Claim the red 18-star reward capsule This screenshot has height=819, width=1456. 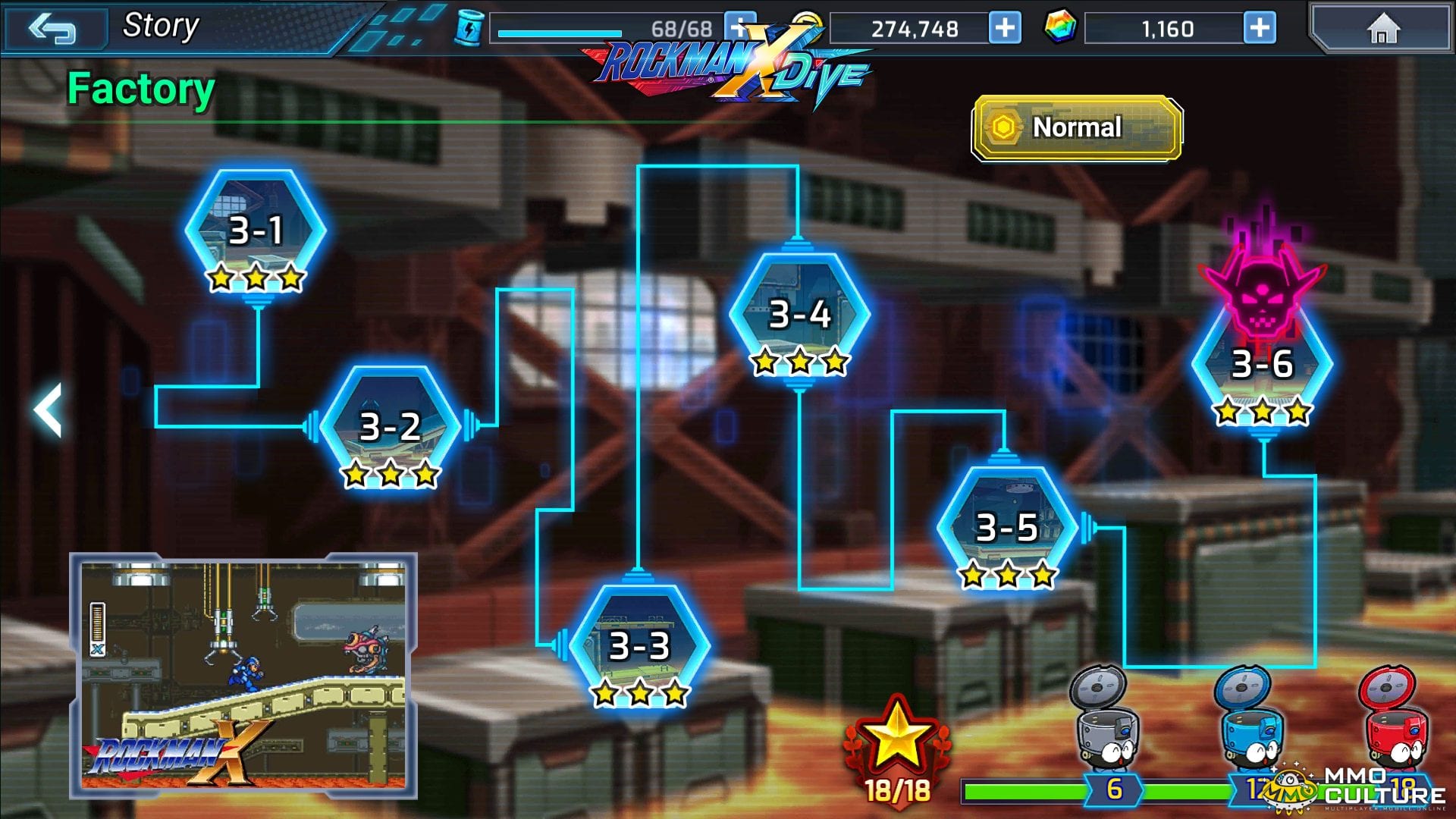point(1394,717)
